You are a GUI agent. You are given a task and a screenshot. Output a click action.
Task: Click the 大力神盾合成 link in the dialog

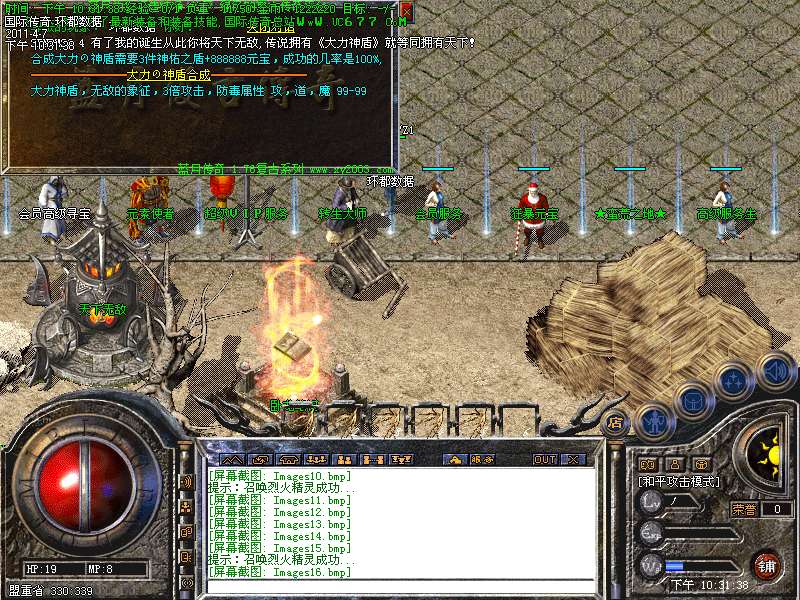coord(168,75)
